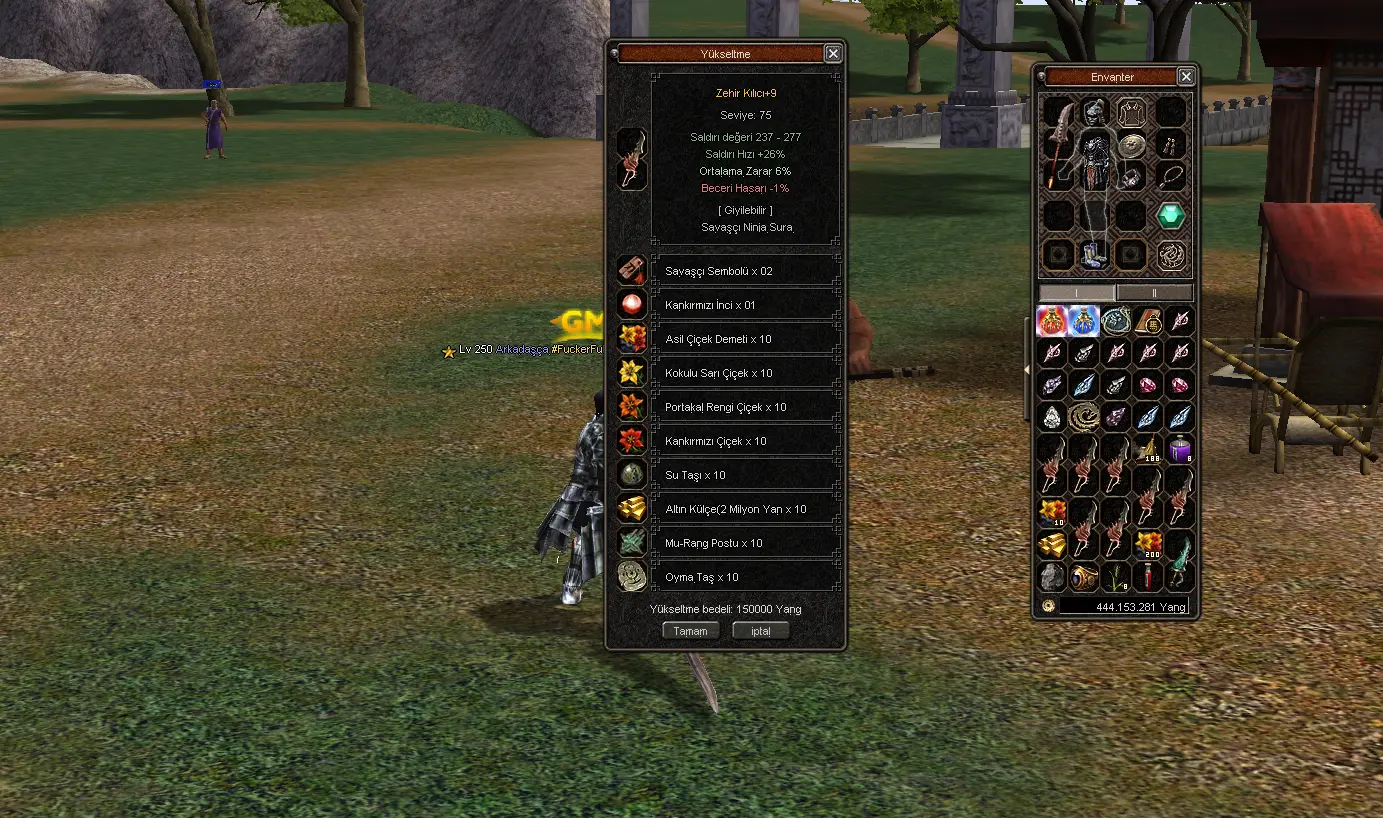Close the Envanter window
The image size is (1383, 818).
tap(1185, 77)
